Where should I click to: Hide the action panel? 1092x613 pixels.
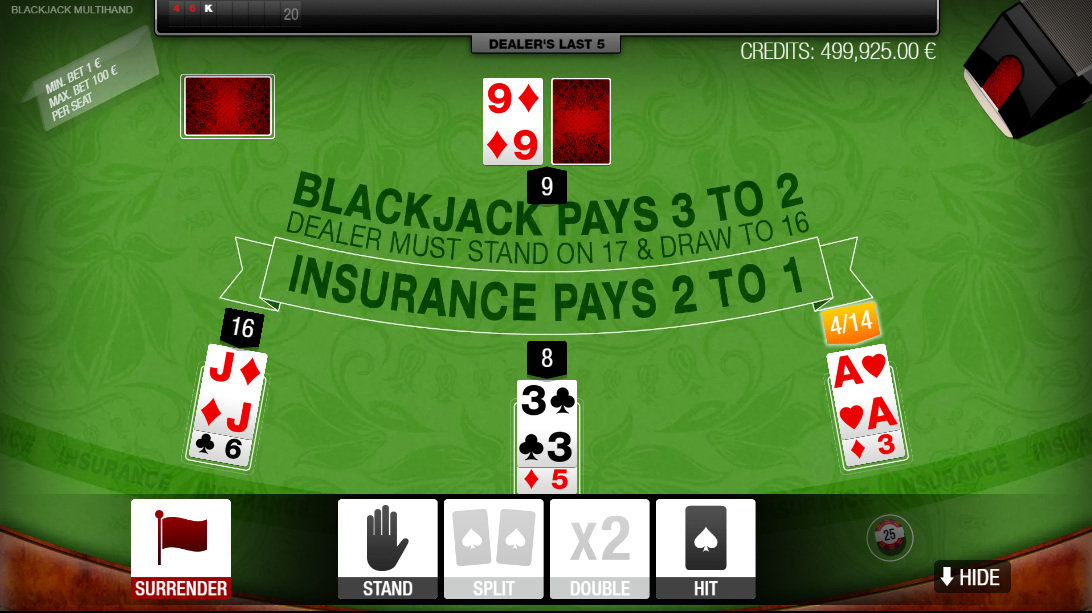coord(971,577)
